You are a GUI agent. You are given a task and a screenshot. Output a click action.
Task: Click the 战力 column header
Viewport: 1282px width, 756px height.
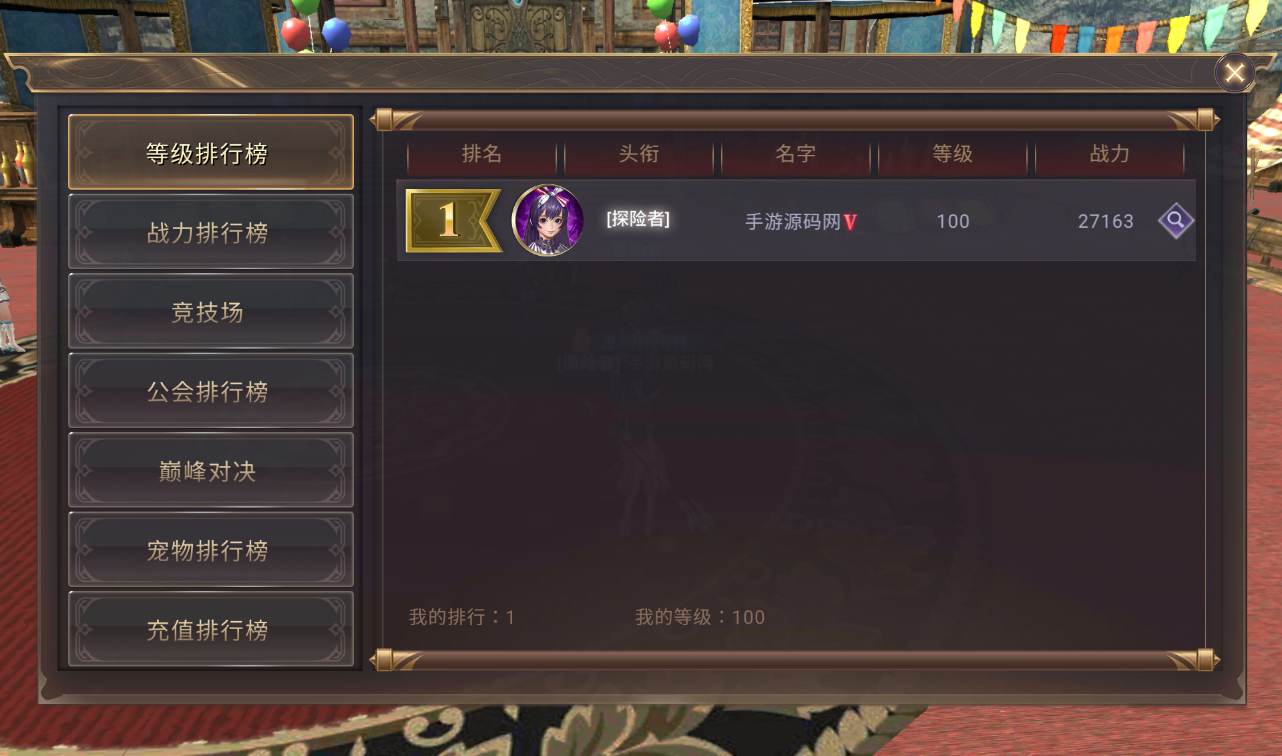pyautogui.click(x=1110, y=155)
